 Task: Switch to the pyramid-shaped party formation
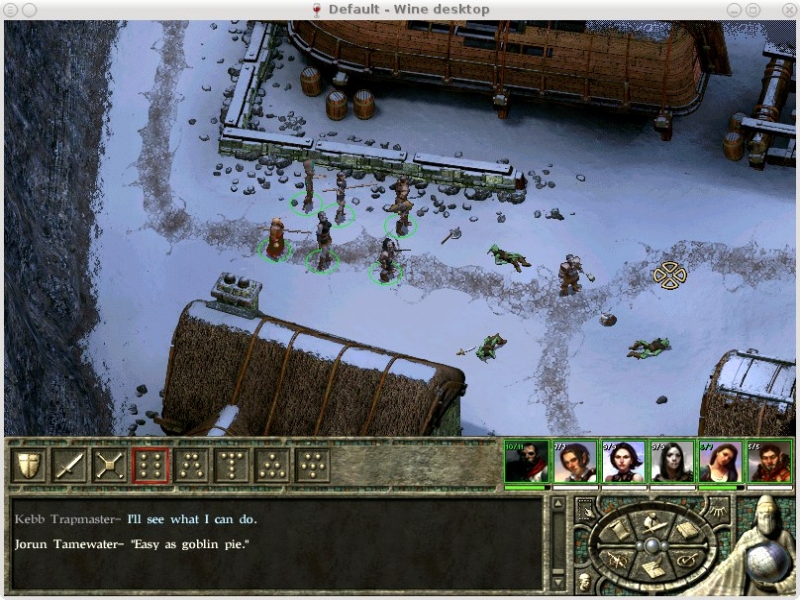273,465
